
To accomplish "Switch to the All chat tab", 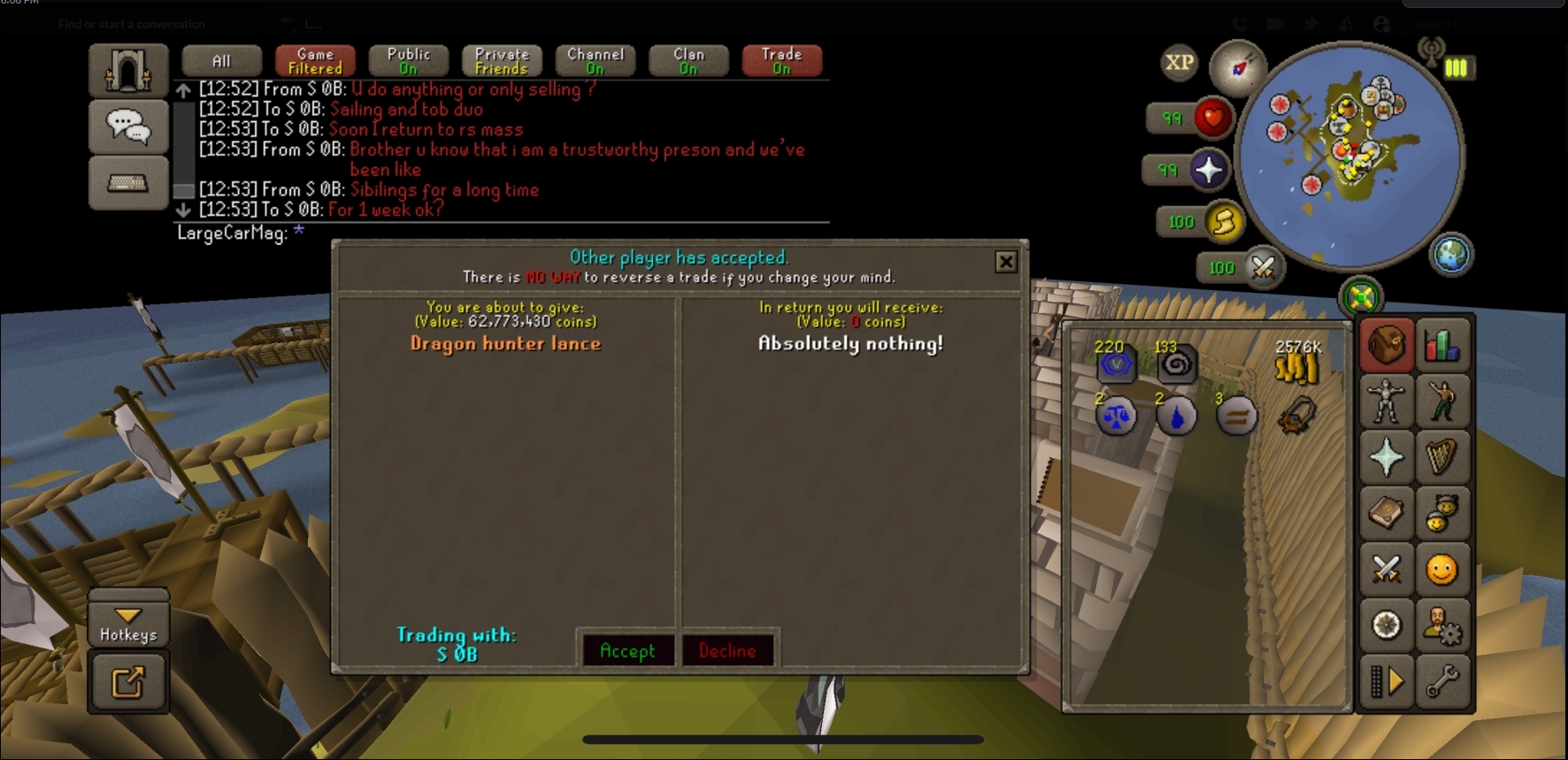I will tap(221, 61).
